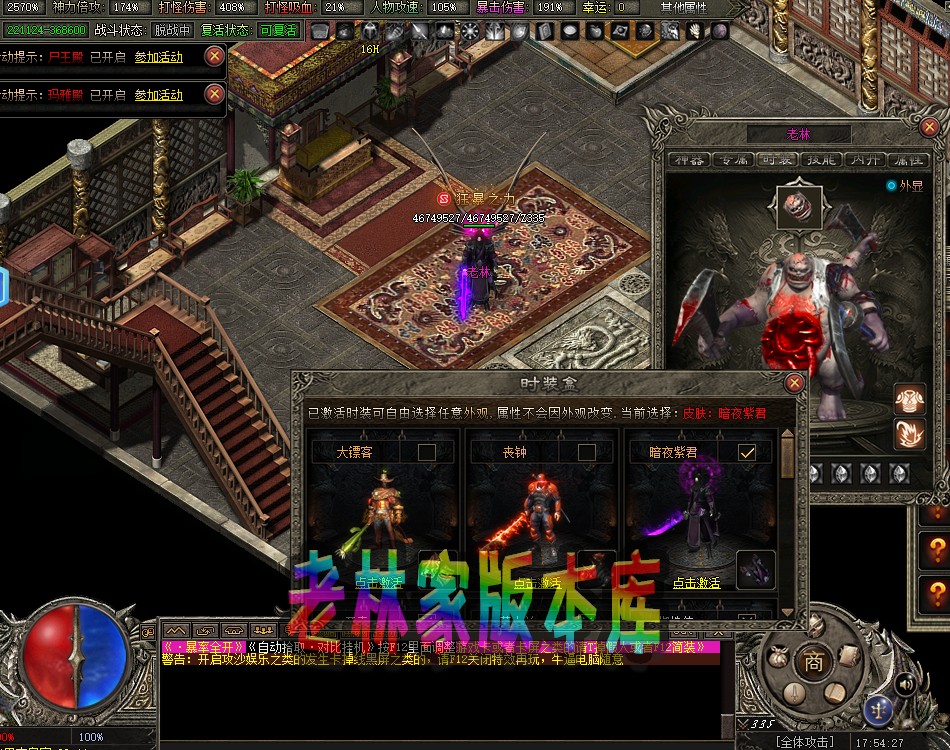950x750 pixels.
Task: Open the 内丹 tab
Action: (862, 160)
